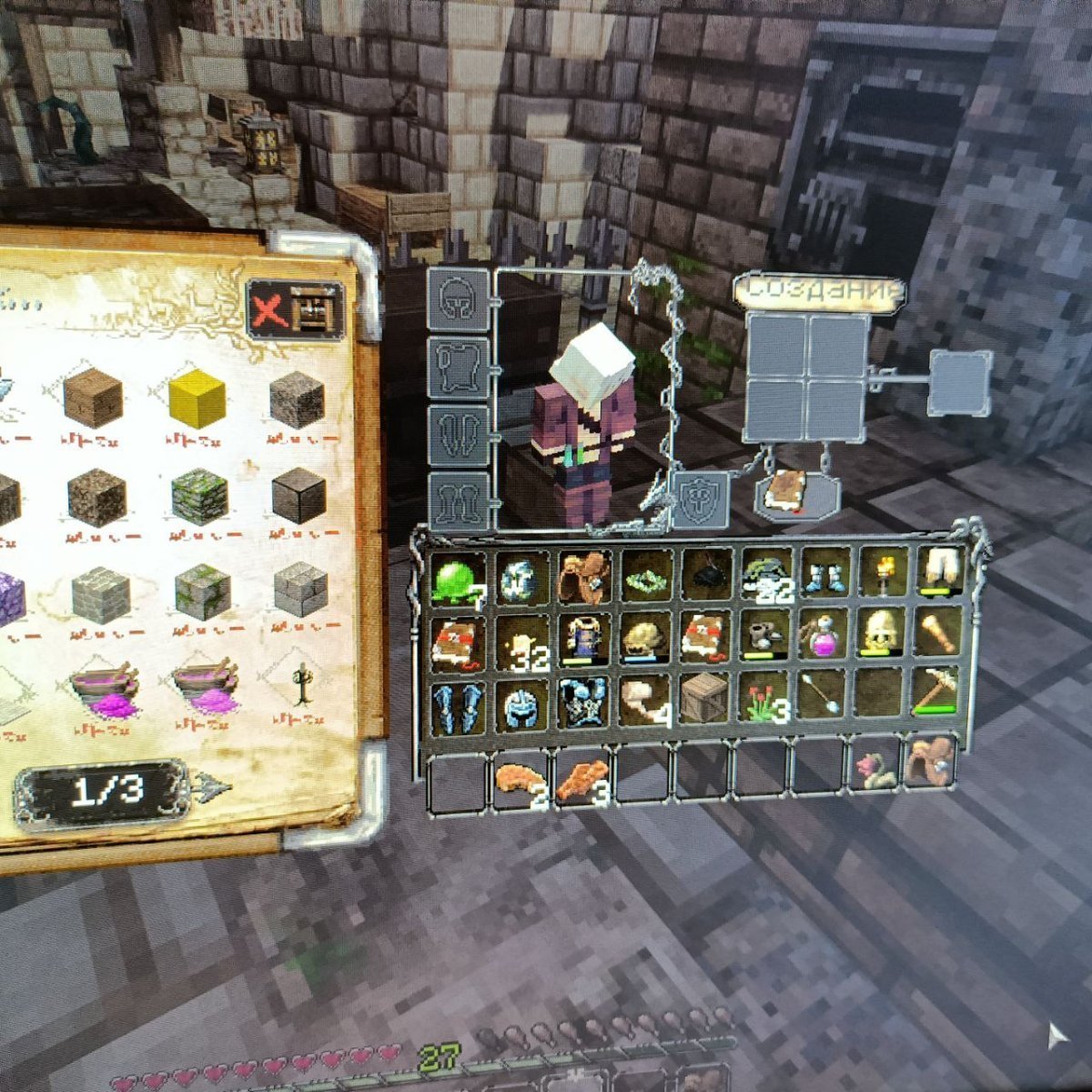Click the crafting output slot
The height and width of the screenshot is (1092, 1092).
960,381
